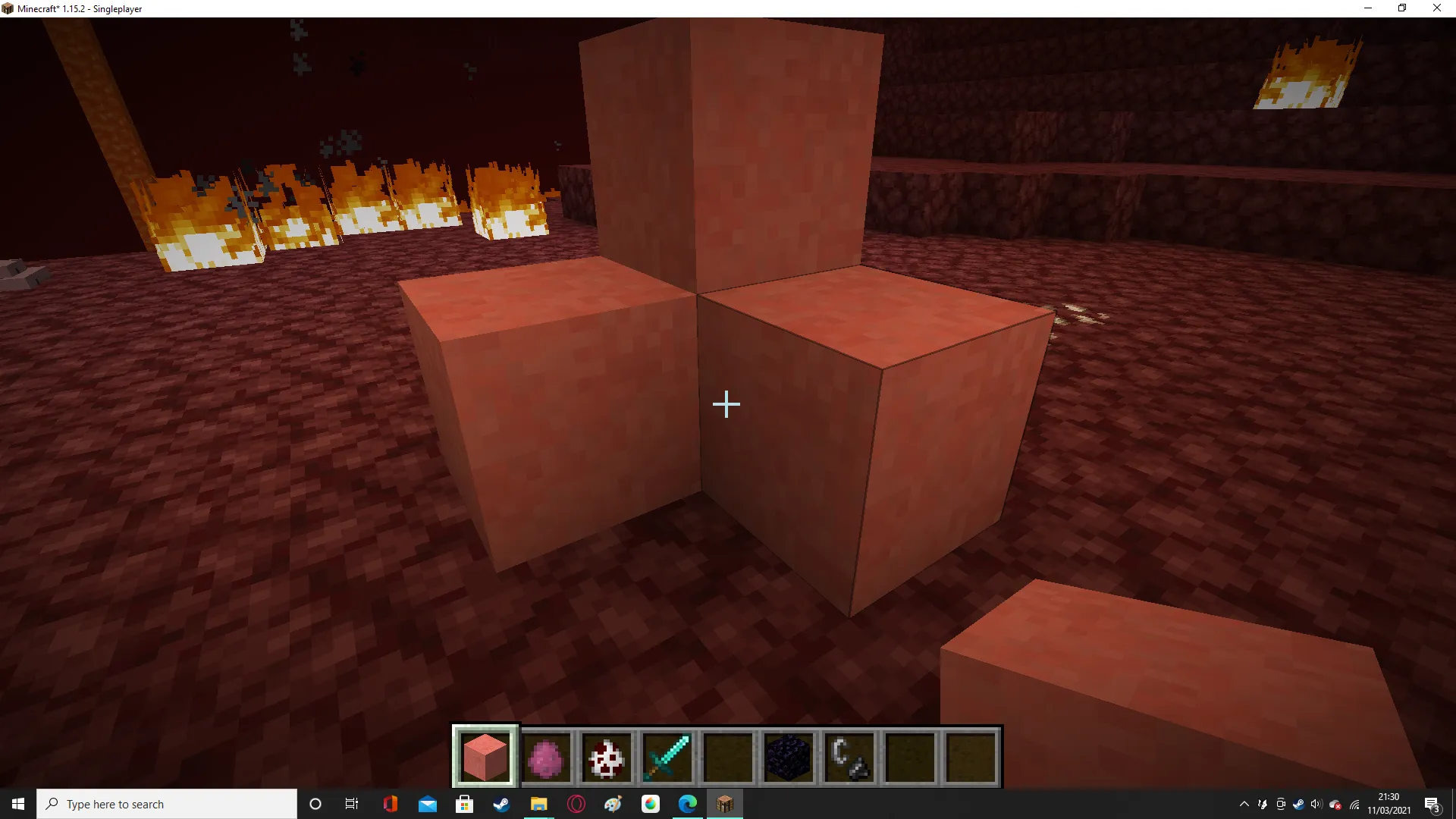The width and height of the screenshot is (1456, 819).
Task: Open the Minecraft launcher from the taskbar
Action: point(724,804)
